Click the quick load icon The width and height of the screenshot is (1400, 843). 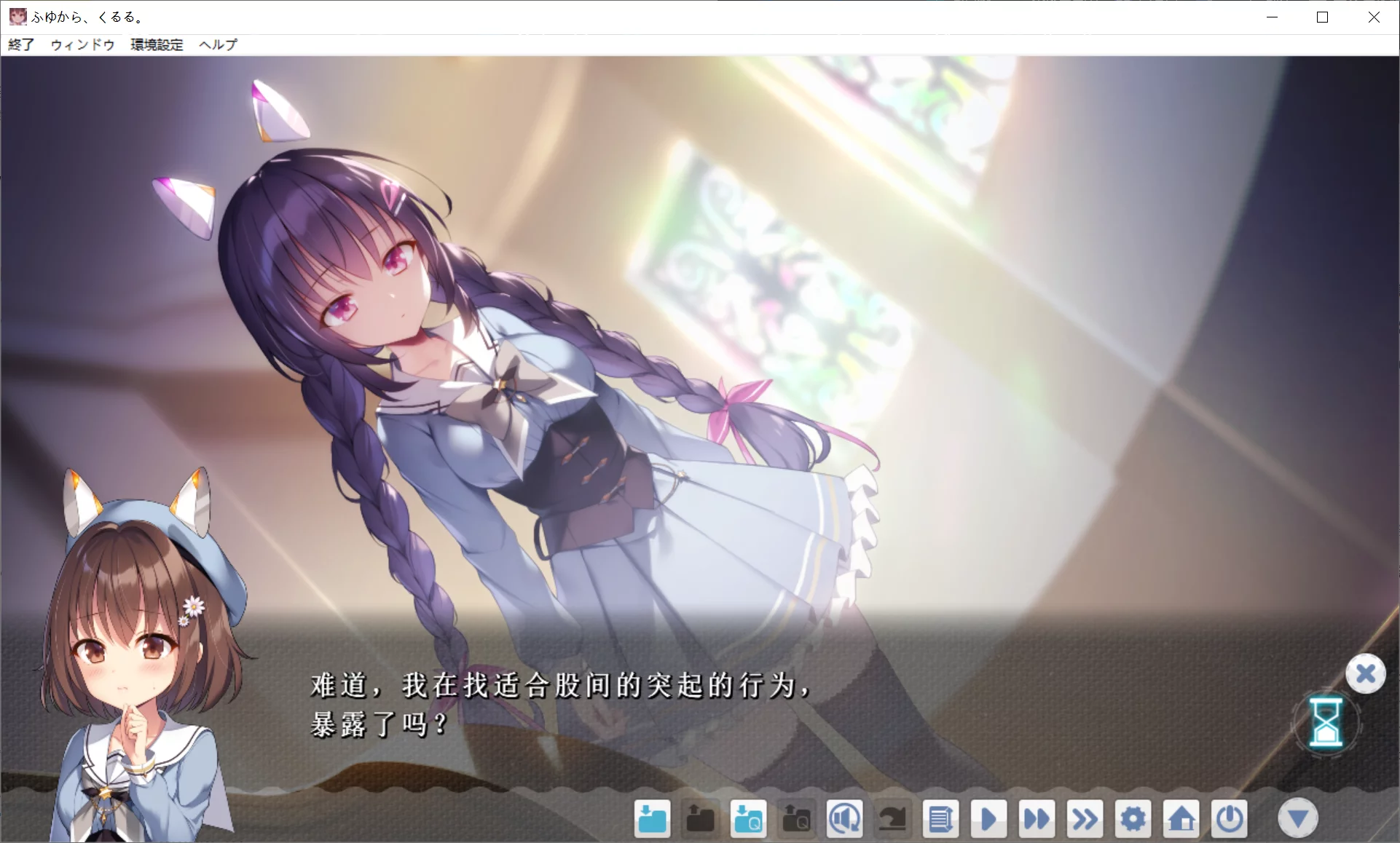(x=796, y=818)
